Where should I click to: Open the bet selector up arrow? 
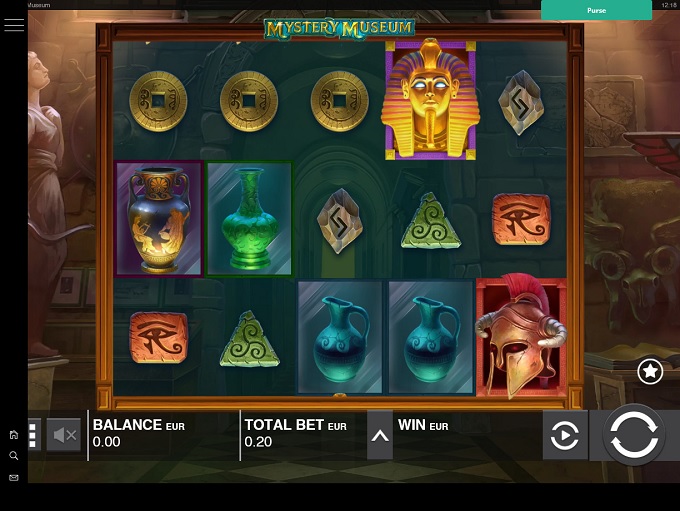(x=380, y=435)
